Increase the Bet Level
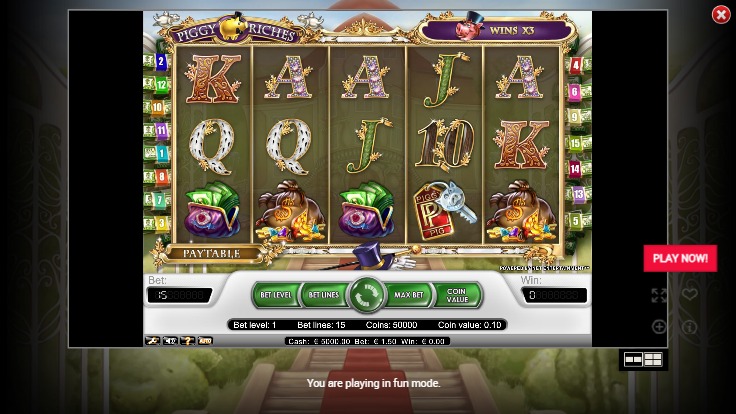This screenshot has width=736, height=414. [x=276, y=295]
